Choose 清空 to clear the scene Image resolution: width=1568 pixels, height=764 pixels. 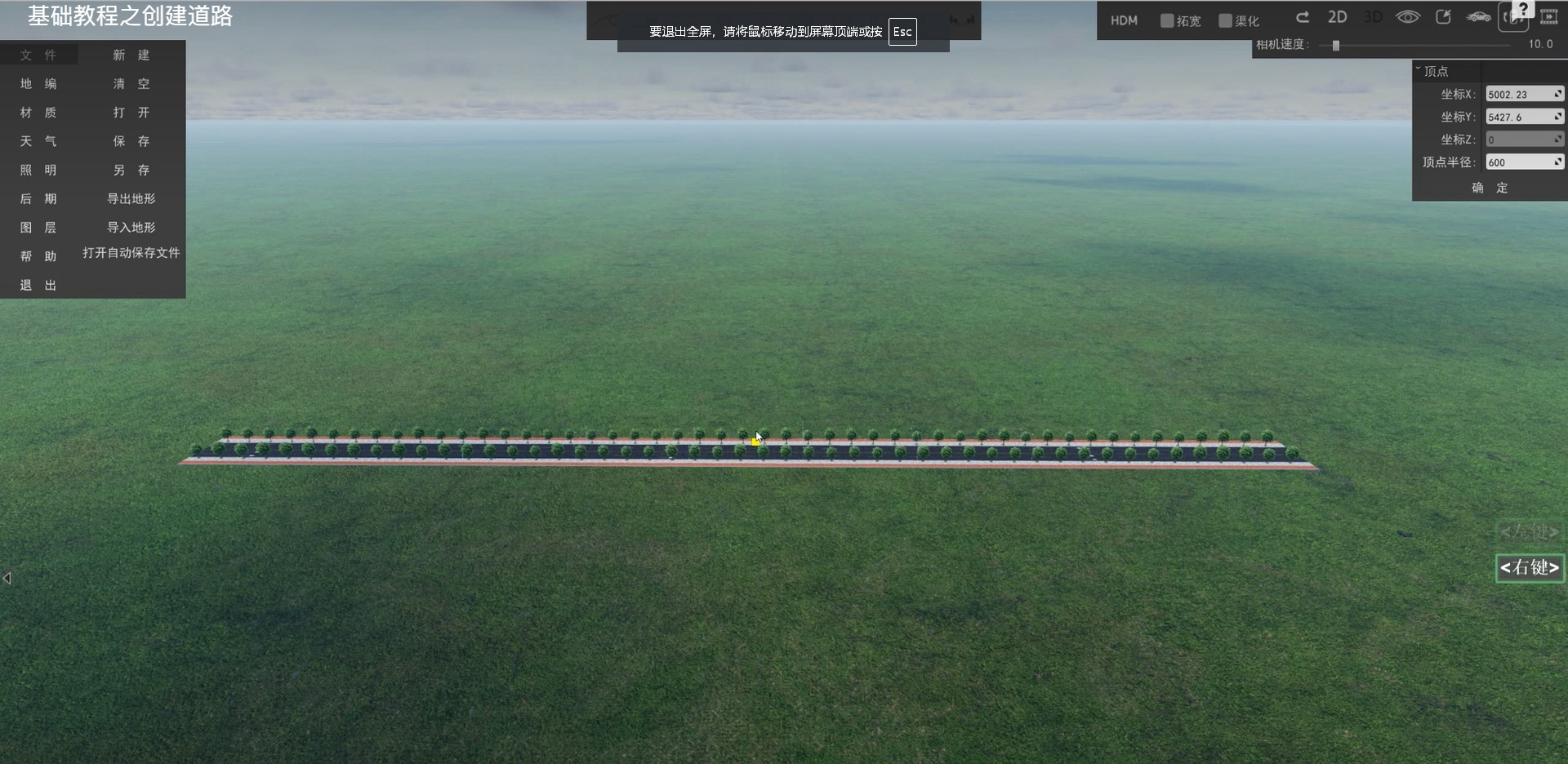pyautogui.click(x=131, y=84)
